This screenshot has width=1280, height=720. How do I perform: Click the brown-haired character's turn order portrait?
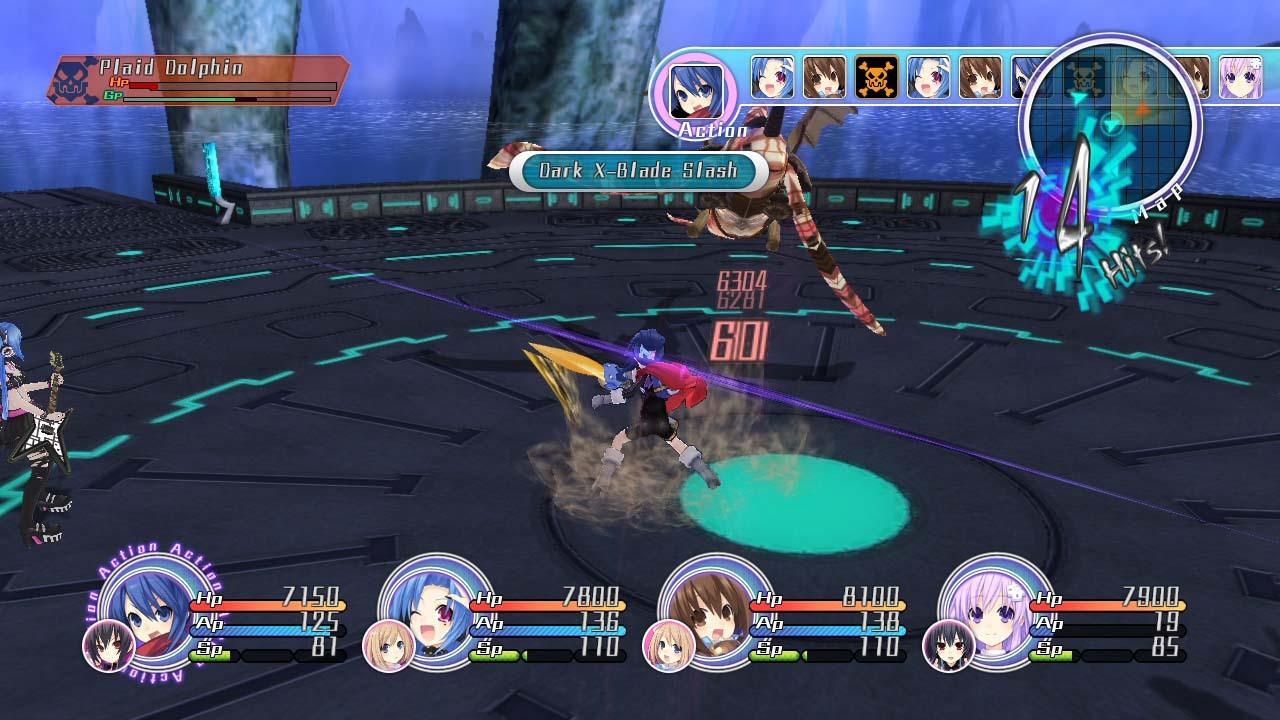[x=822, y=76]
